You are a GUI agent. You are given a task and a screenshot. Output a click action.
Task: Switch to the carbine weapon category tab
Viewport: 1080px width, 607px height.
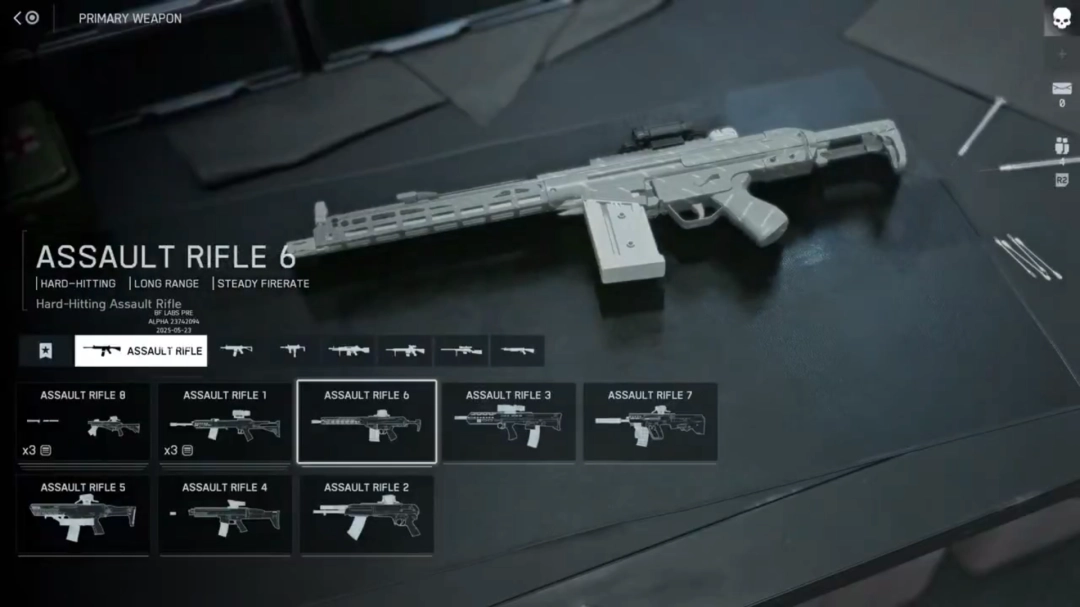coord(237,351)
